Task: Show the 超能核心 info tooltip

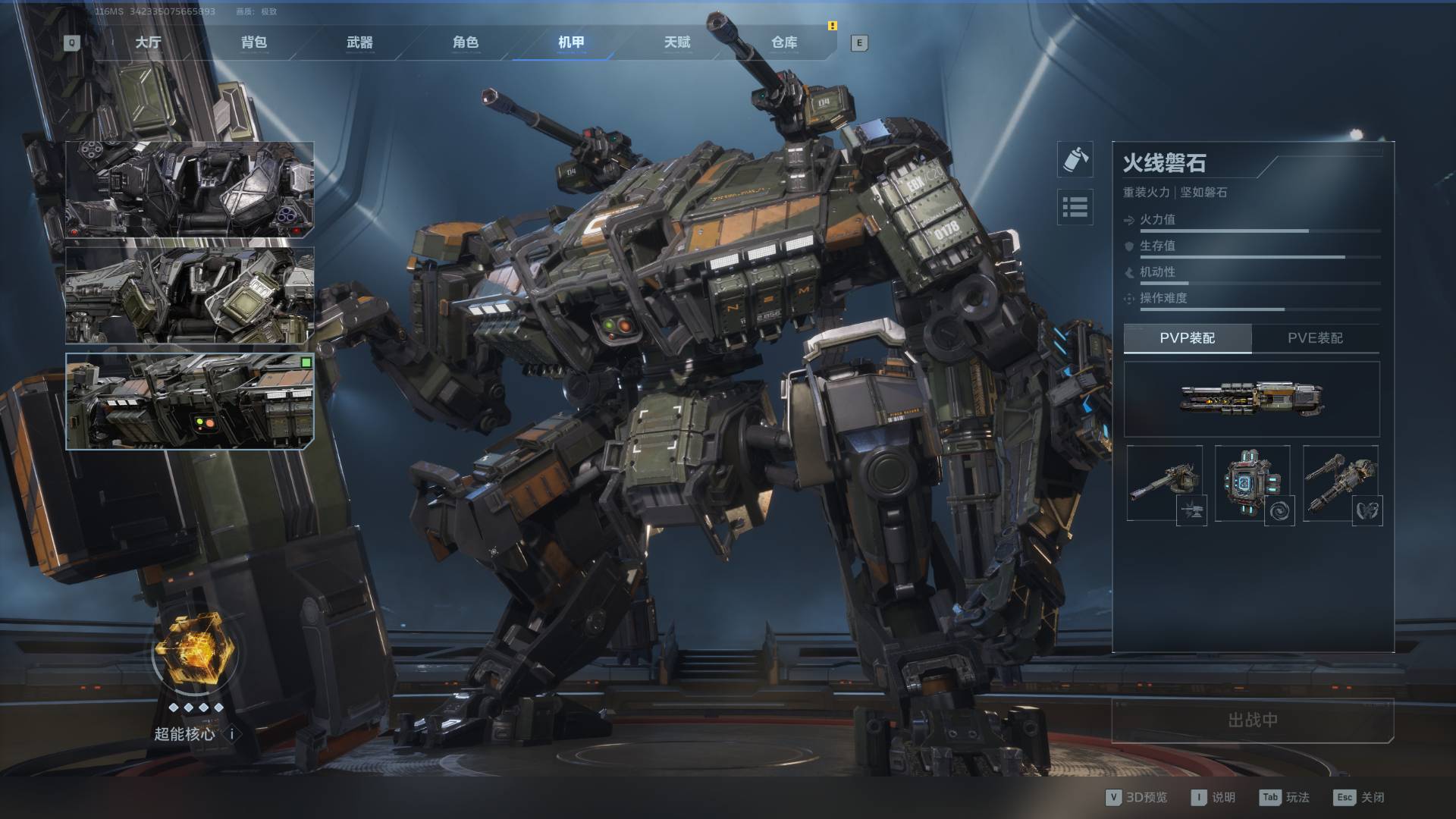Action: click(x=233, y=734)
